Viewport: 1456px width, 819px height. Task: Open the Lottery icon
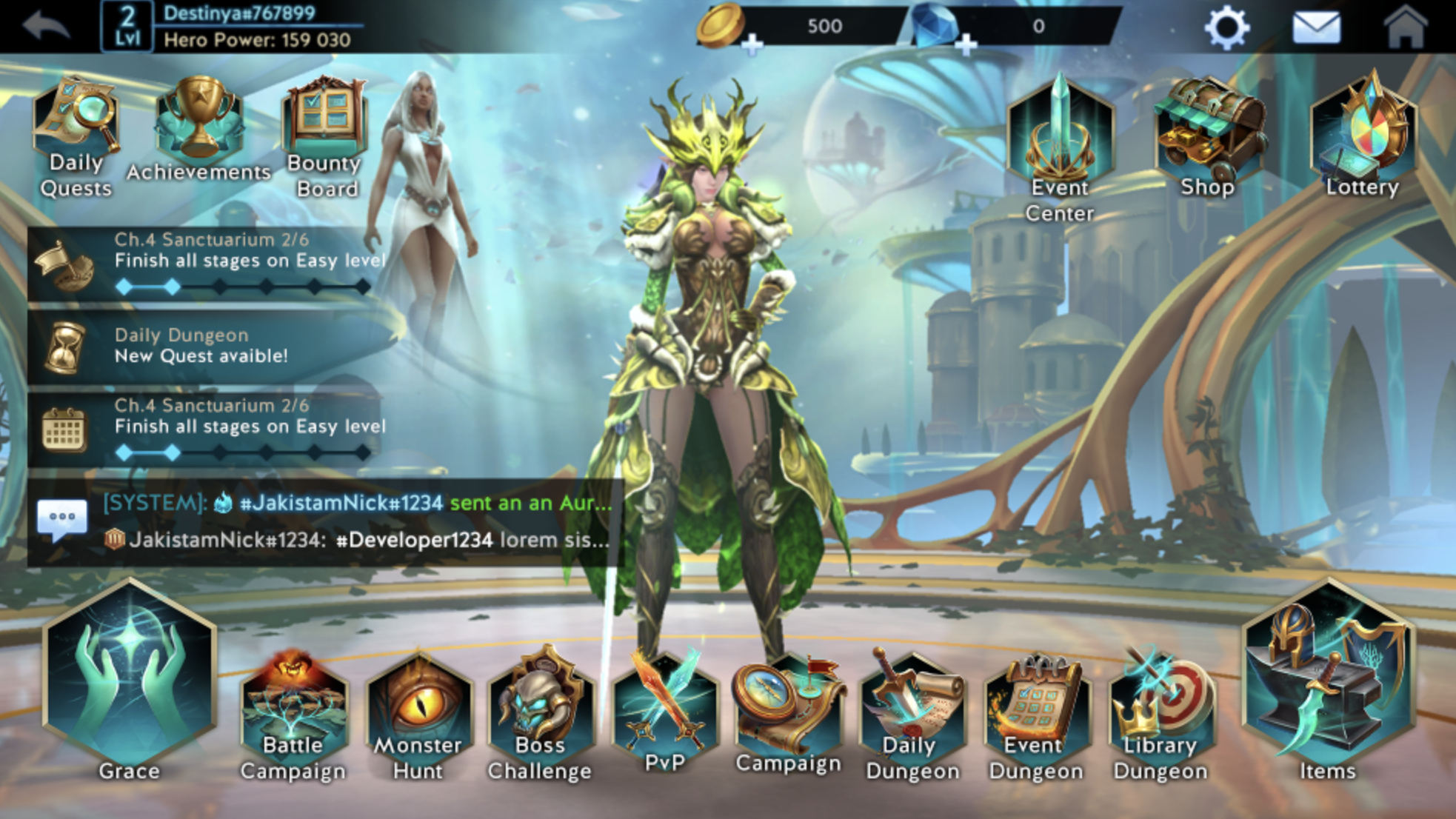point(1365,126)
